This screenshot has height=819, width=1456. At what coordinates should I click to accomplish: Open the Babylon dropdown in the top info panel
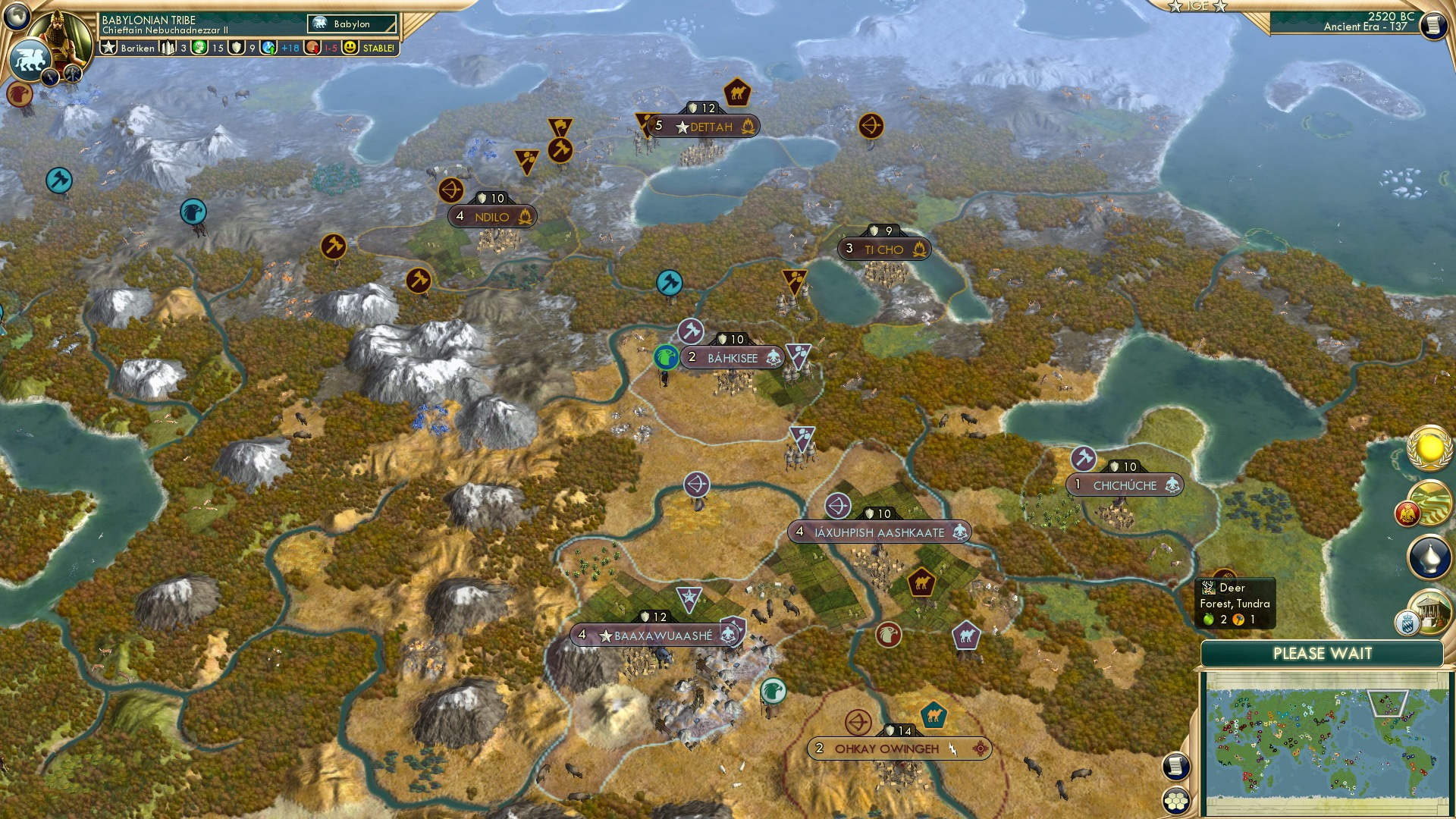[x=353, y=24]
